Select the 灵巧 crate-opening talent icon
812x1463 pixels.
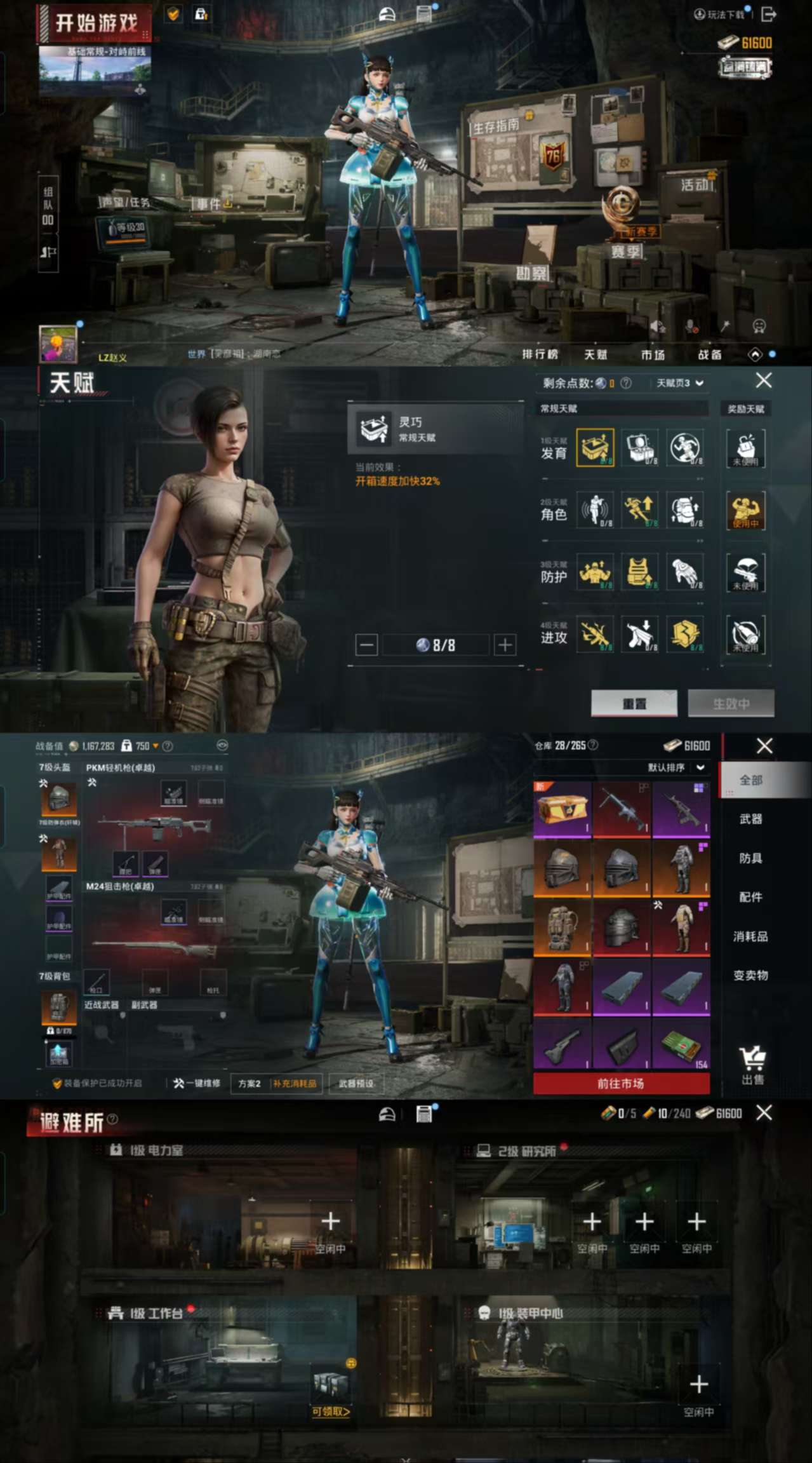(595, 447)
